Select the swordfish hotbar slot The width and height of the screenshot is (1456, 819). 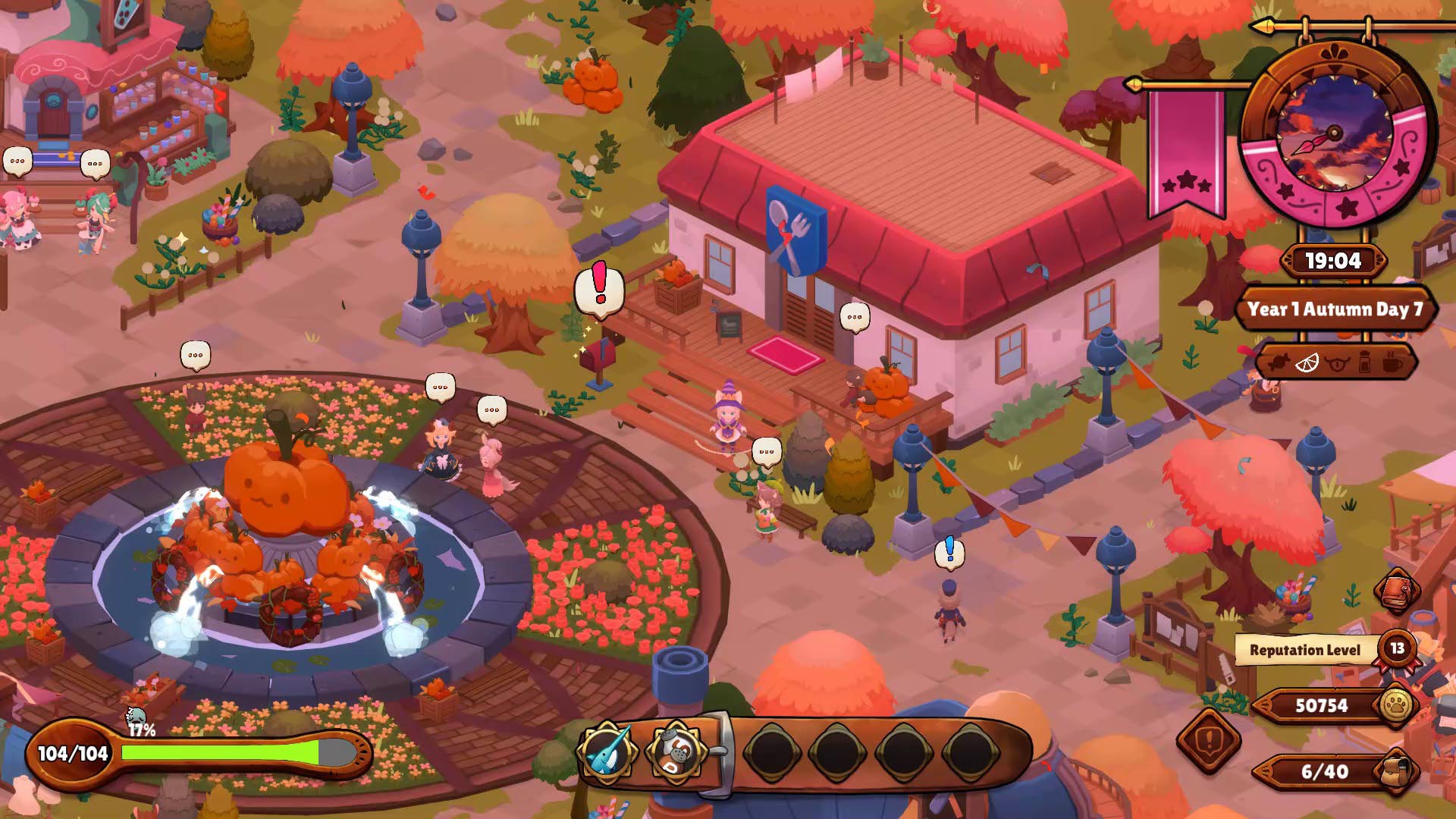(607, 752)
